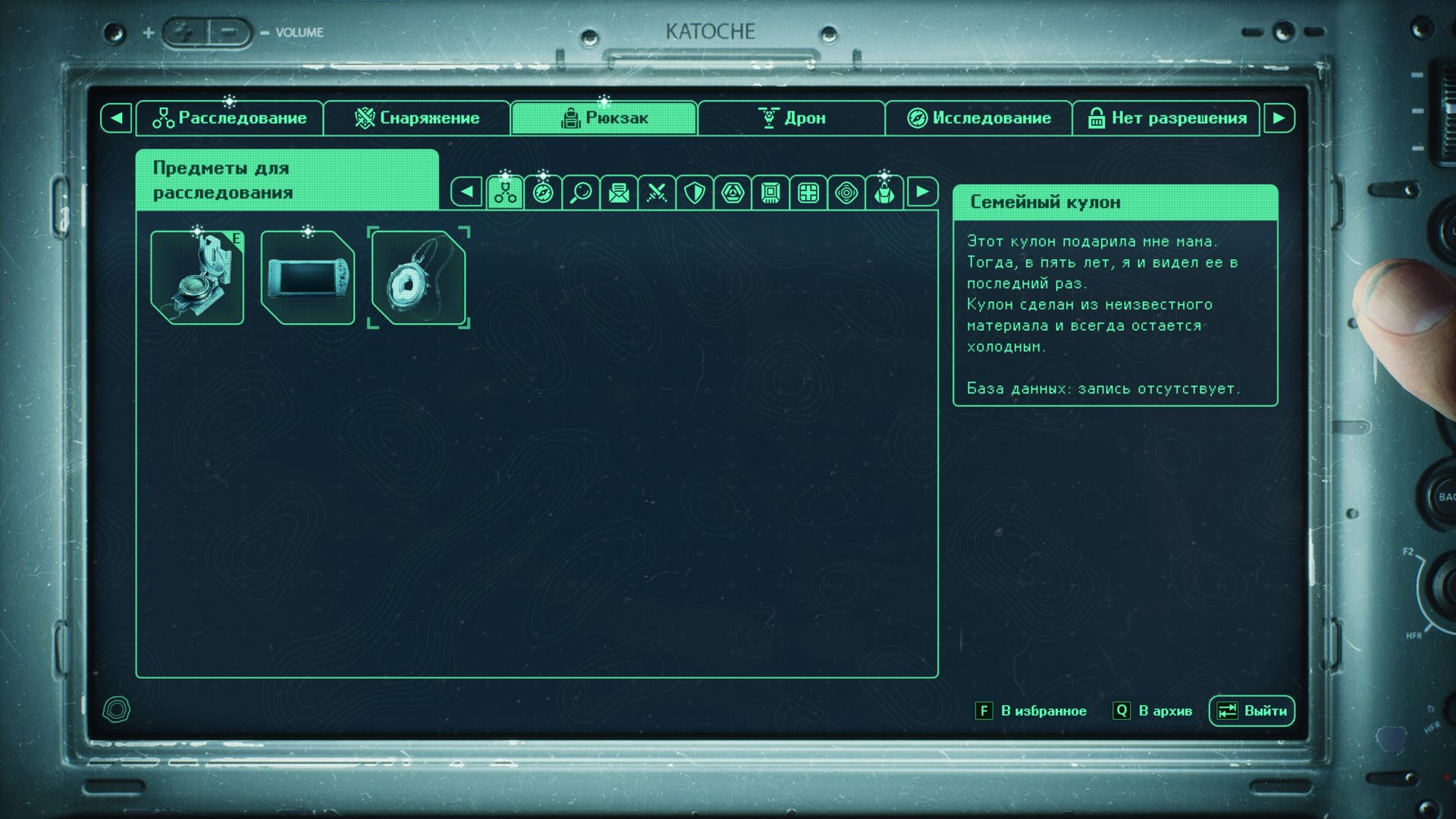Open the Исследование tab
Screen dimensions: 1456x819
(x=978, y=118)
